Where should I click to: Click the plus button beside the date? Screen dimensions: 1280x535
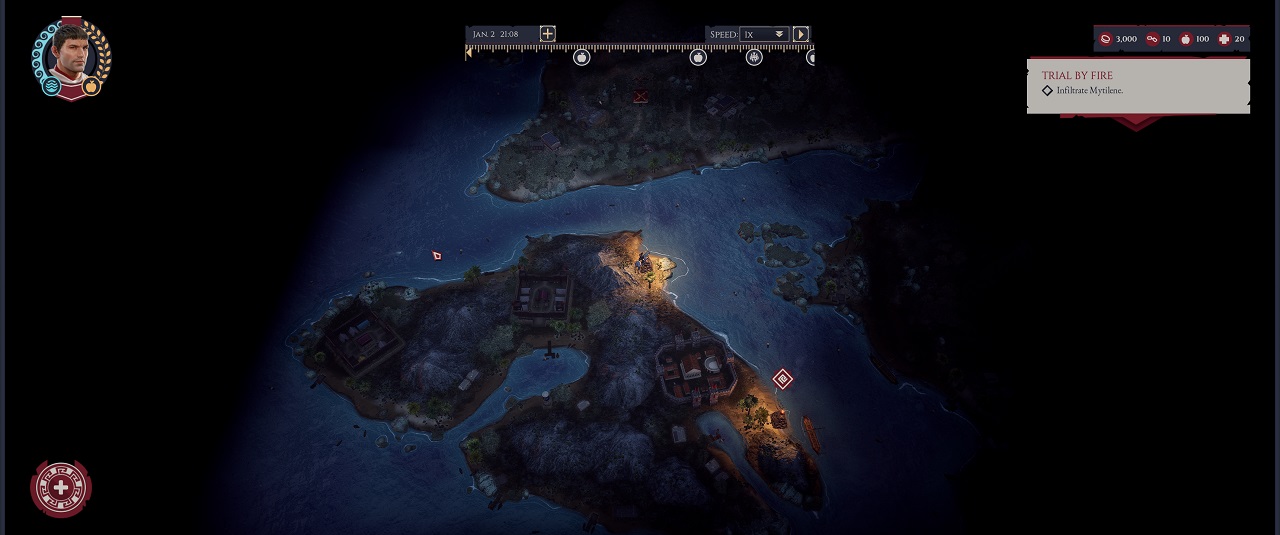point(547,34)
